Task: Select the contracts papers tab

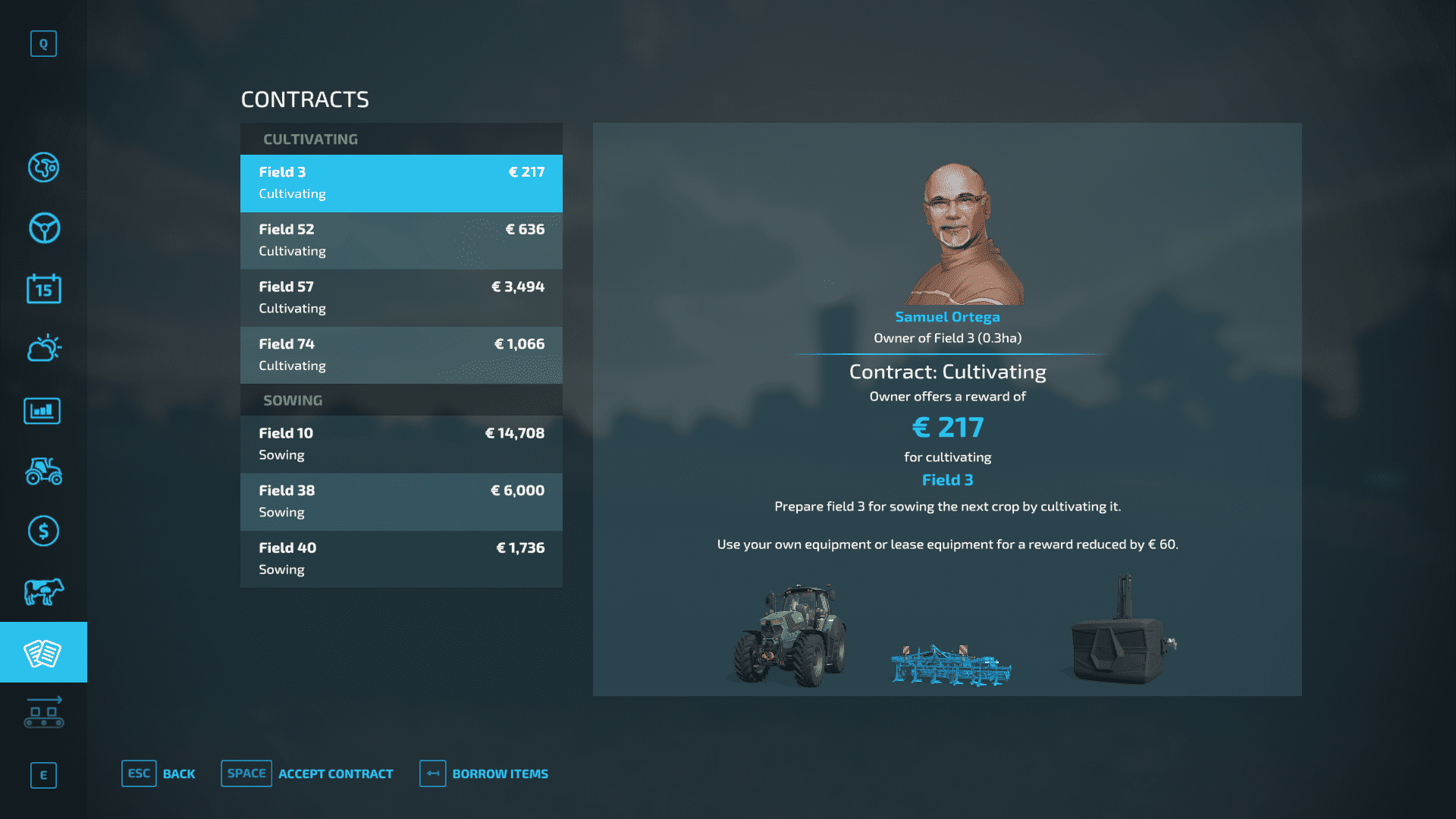Action: tap(43, 652)
